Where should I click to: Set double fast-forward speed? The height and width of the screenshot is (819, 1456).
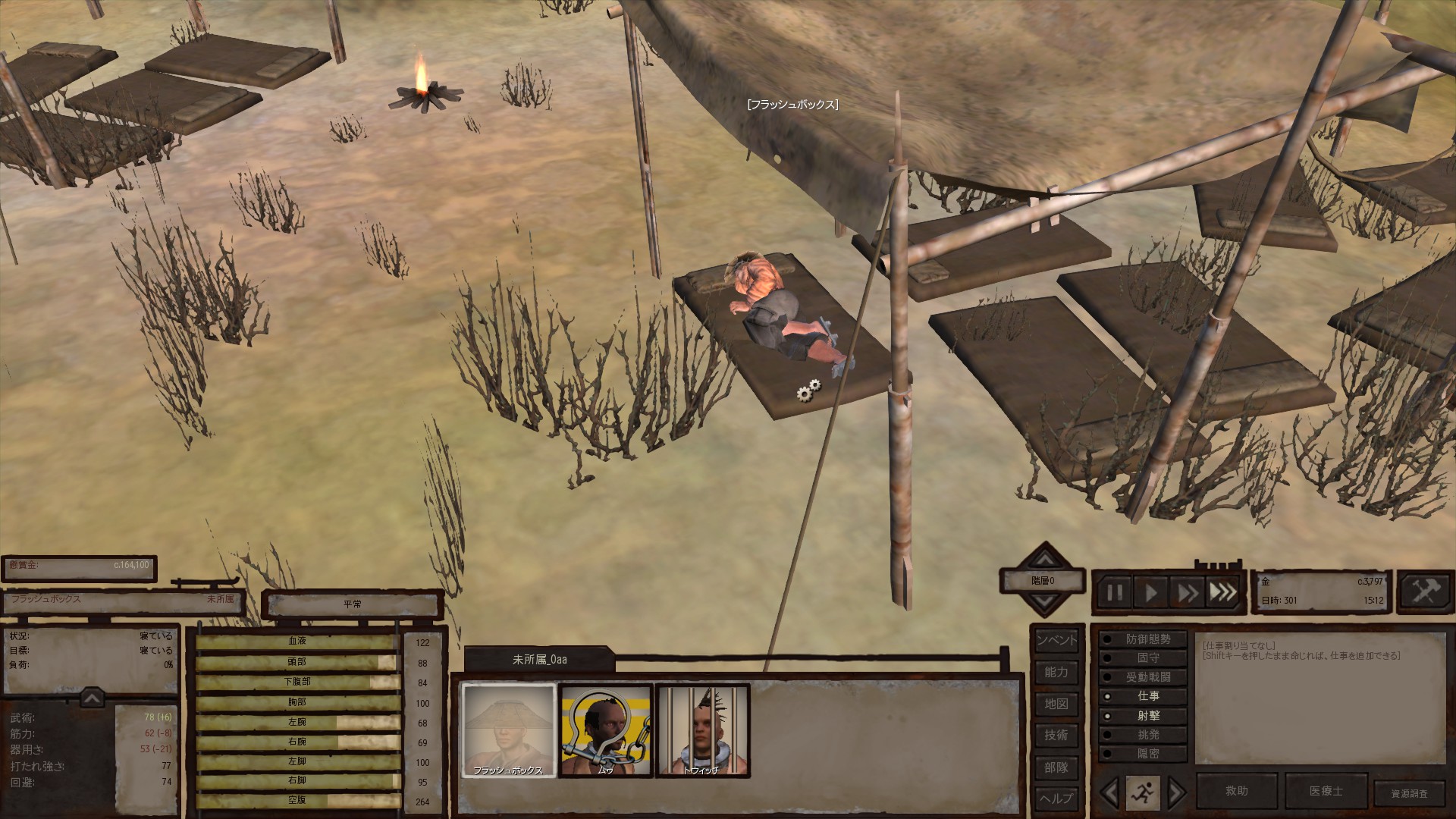[1187, 592]
